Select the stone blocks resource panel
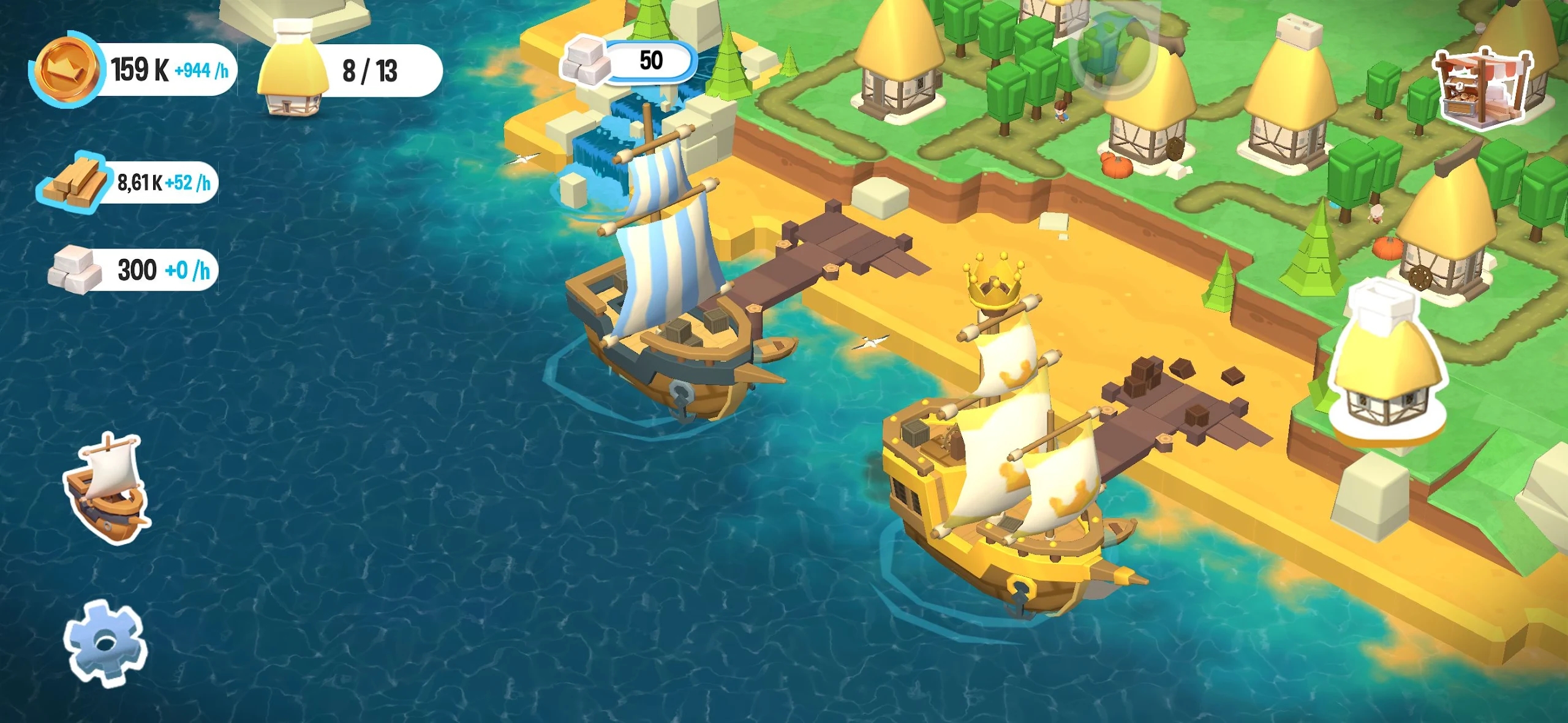Viewport: 1568px width, 723px height. (134, 270)
